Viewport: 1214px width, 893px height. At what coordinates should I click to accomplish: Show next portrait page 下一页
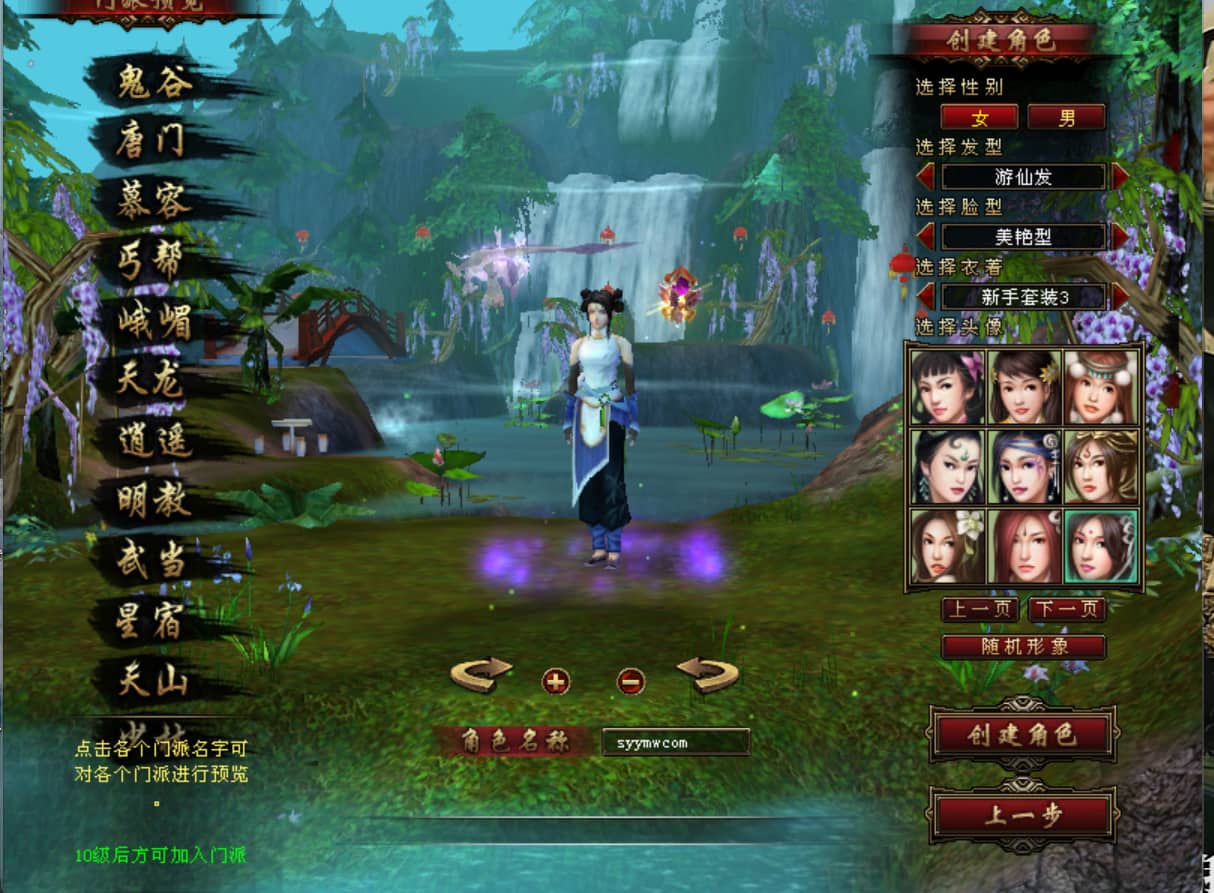[x=1066, y=609]
